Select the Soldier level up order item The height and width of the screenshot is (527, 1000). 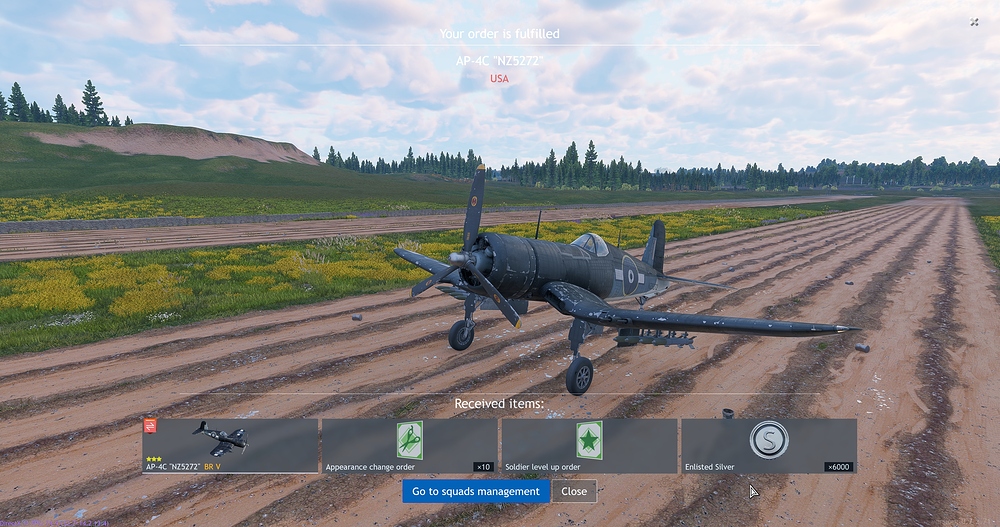589,446
